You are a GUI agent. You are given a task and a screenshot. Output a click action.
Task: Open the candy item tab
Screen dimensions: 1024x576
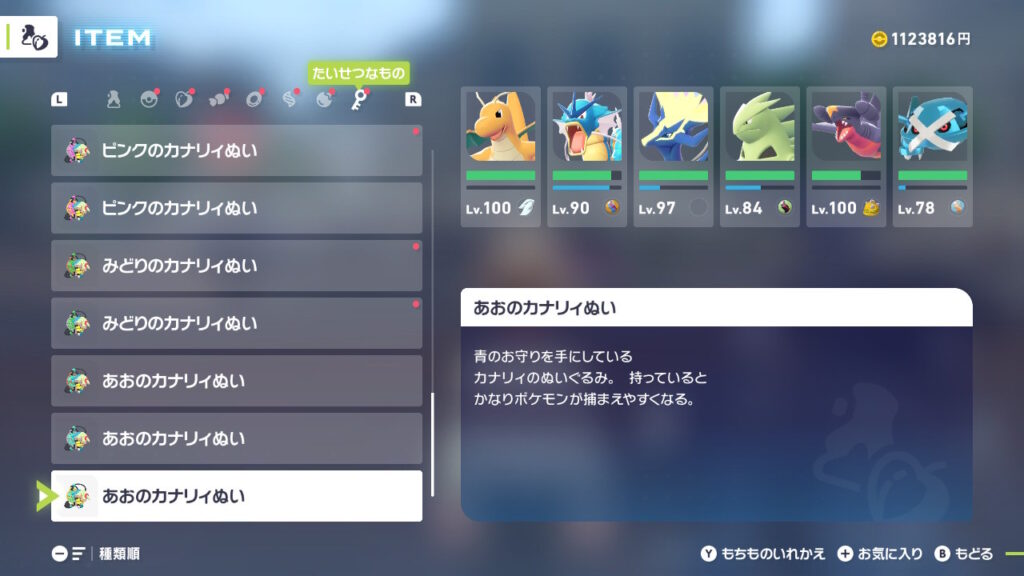tap(218, 99)
